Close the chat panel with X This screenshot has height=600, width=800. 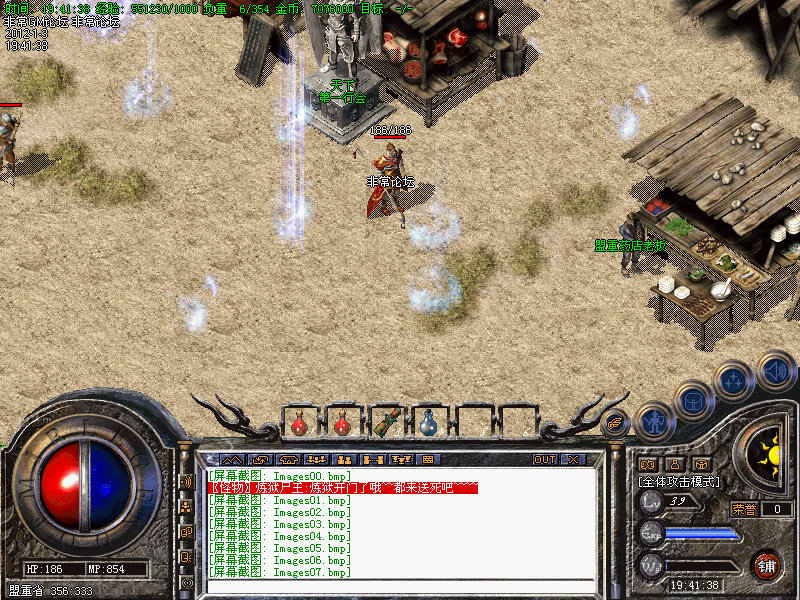573,460
